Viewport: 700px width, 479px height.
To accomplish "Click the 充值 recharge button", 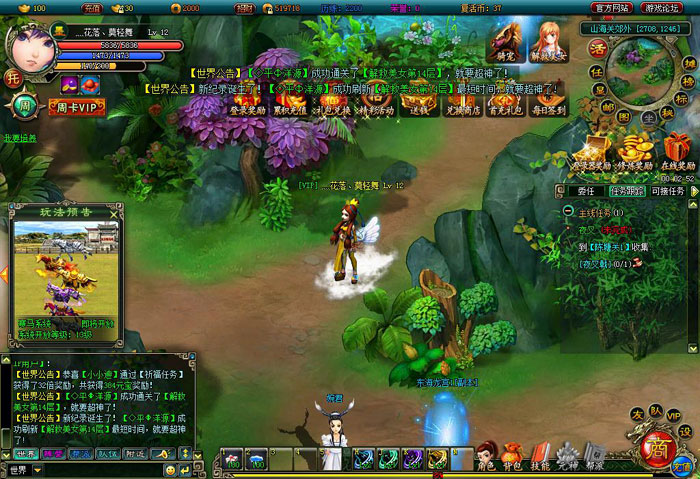I will tap(93, 7).
